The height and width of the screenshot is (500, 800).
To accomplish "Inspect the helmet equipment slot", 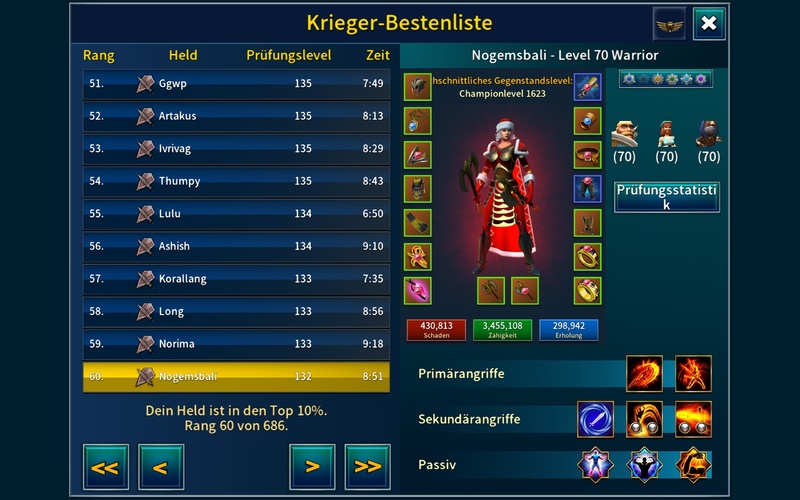I will pyautogui.click(x=417, y=87).
